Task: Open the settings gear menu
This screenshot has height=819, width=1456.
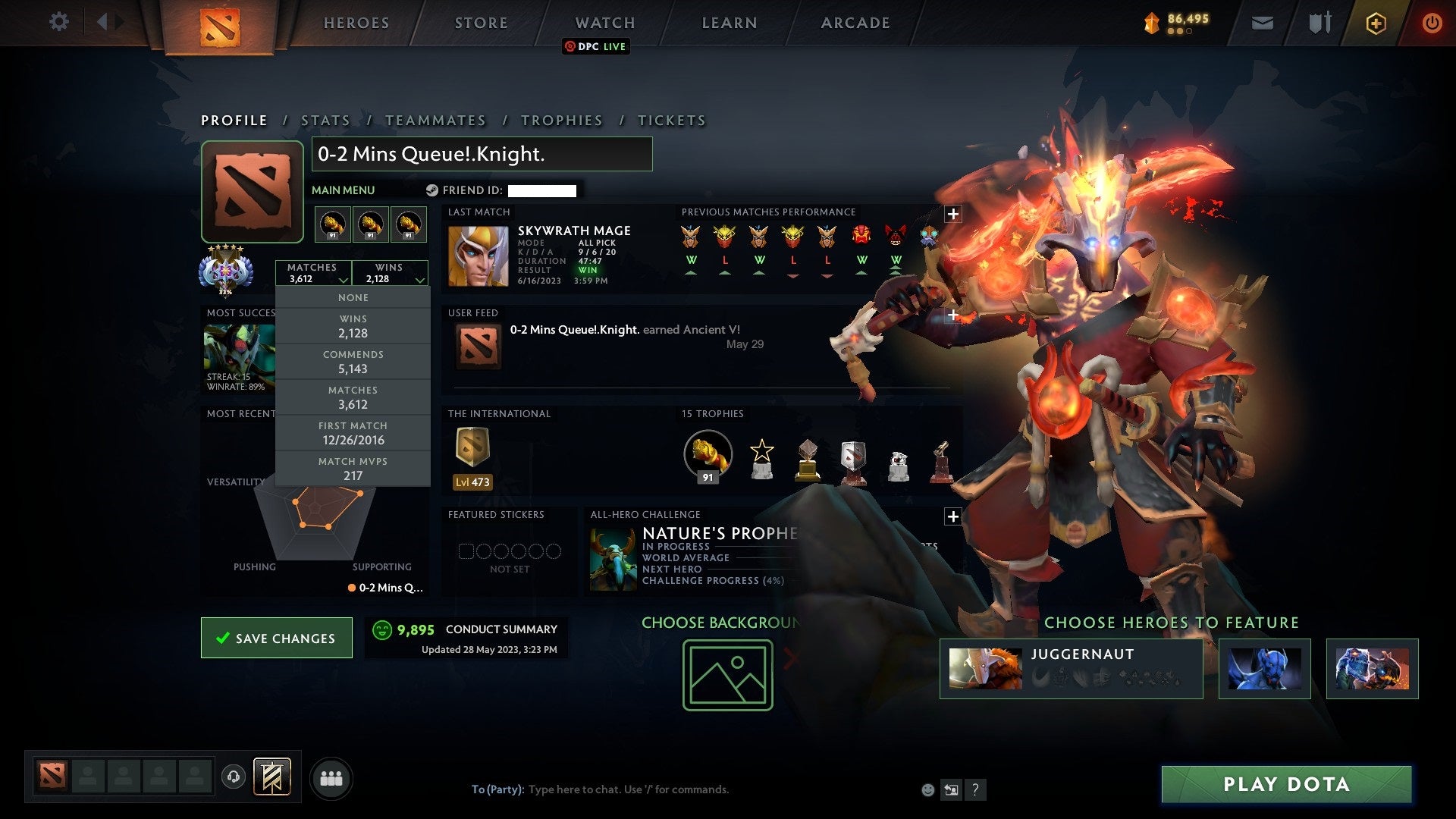Action: coord(59,22)
